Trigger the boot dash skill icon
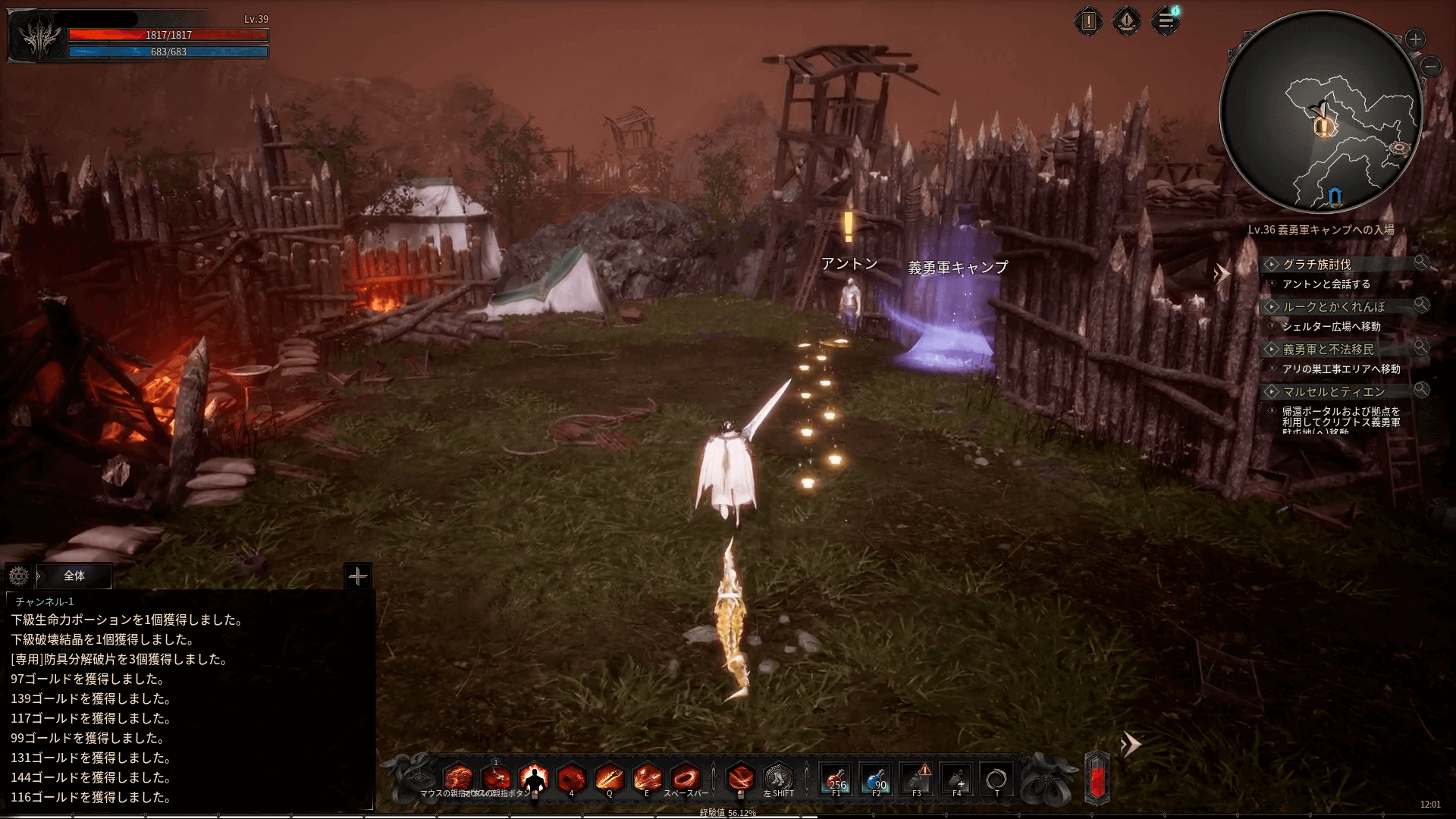 778,777
